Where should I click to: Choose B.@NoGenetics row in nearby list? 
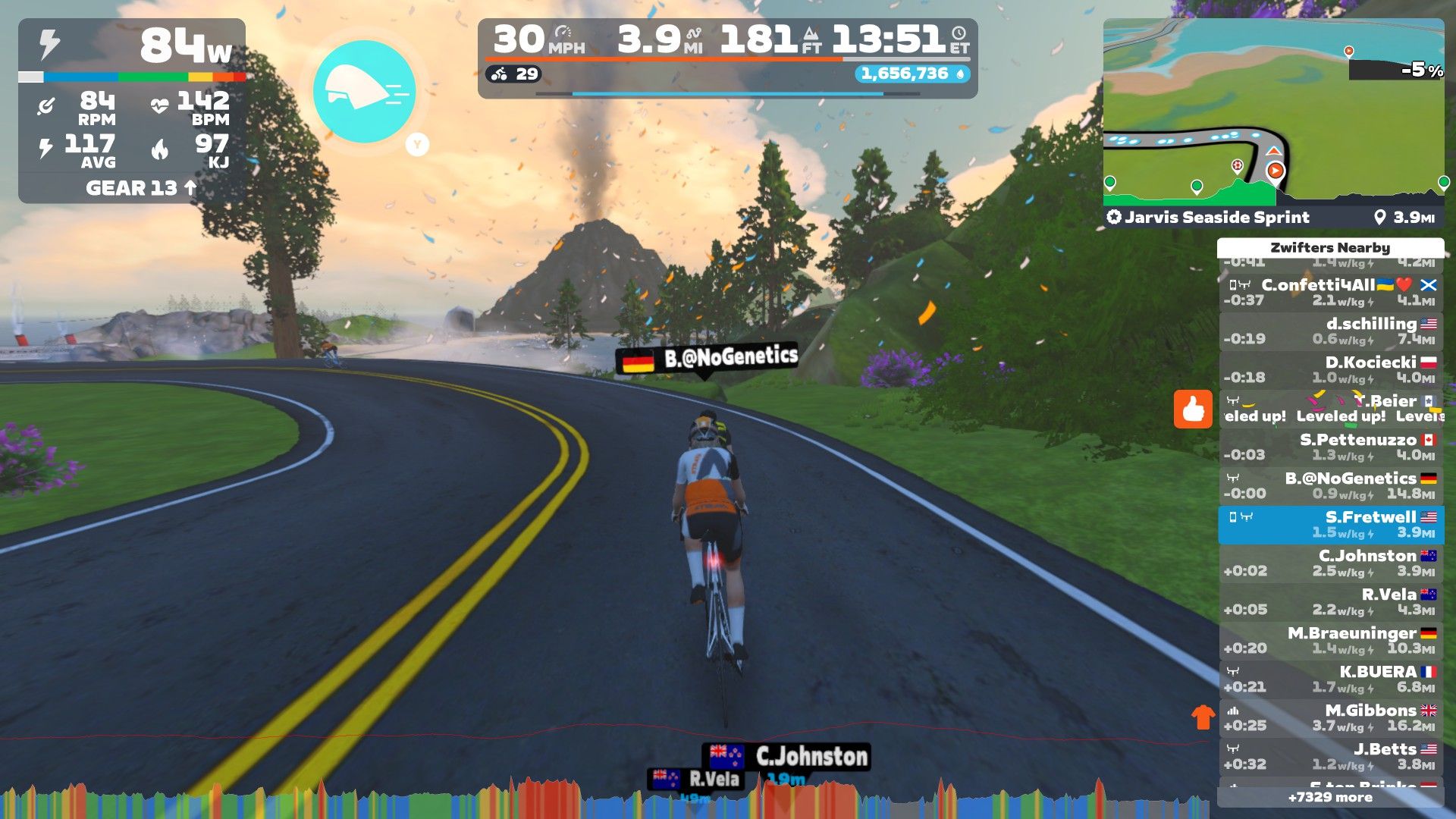point(1331,486)
